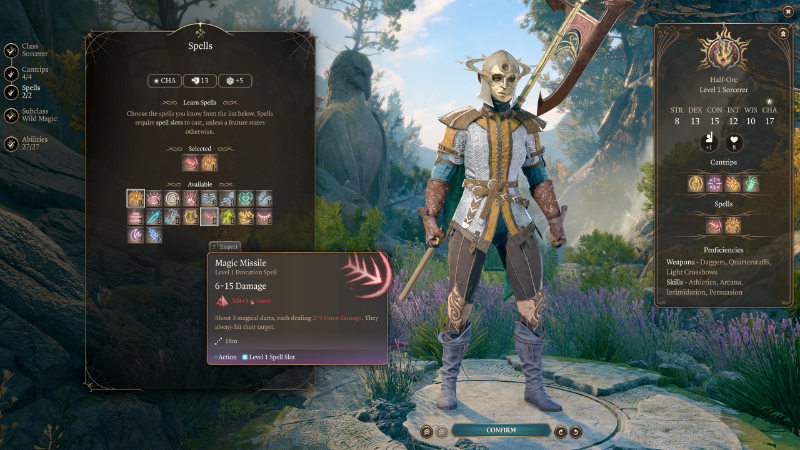Screen dimensions: 800x450
Task: Select the purple crescent spell icon
Action: coord(136,234)
